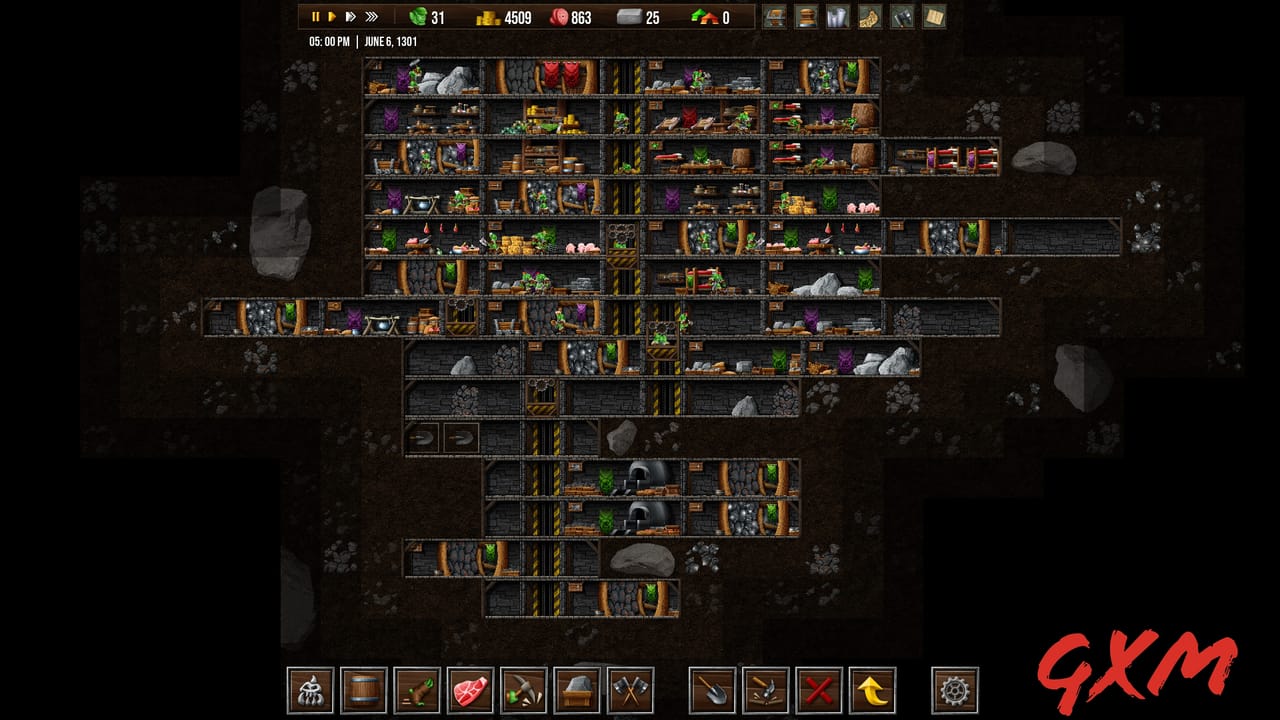This screenshot has height=720, width=1280.
Task: Click the gold coins counter showing 4509
Action: coord(505,17)
